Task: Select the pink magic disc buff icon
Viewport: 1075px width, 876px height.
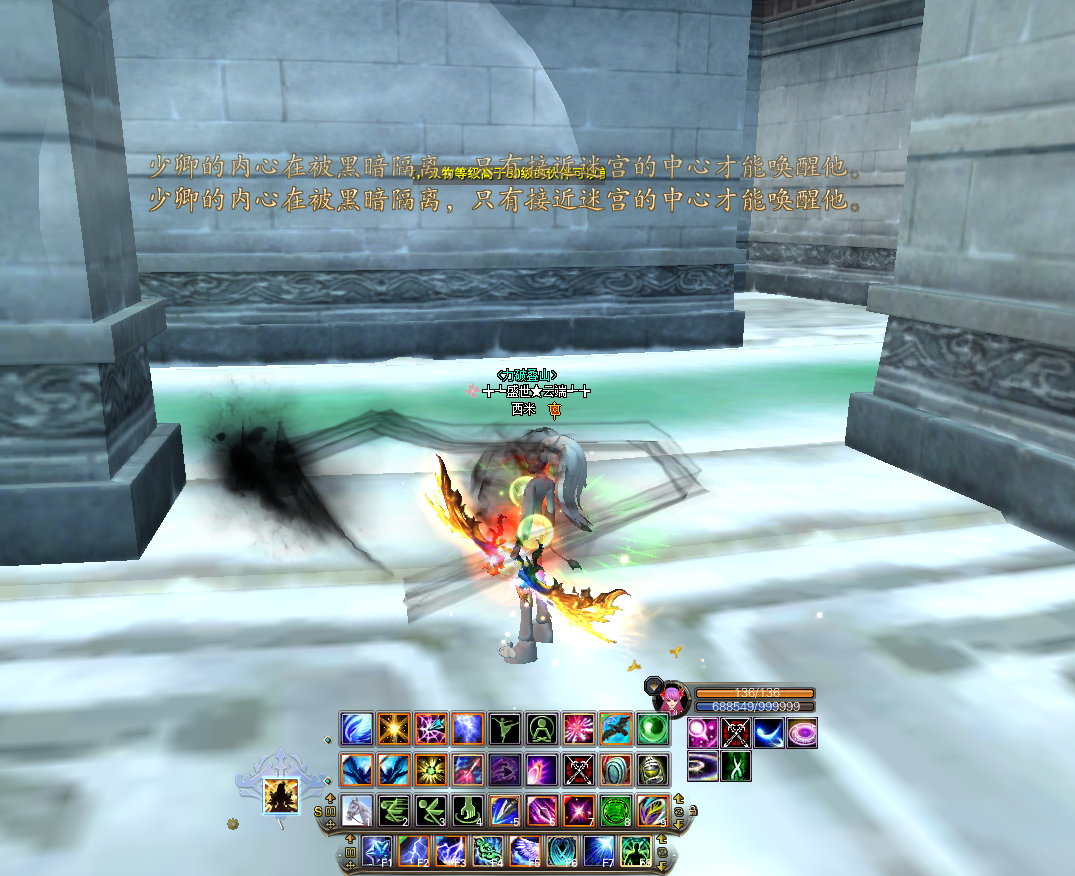Action: point(801,733)
